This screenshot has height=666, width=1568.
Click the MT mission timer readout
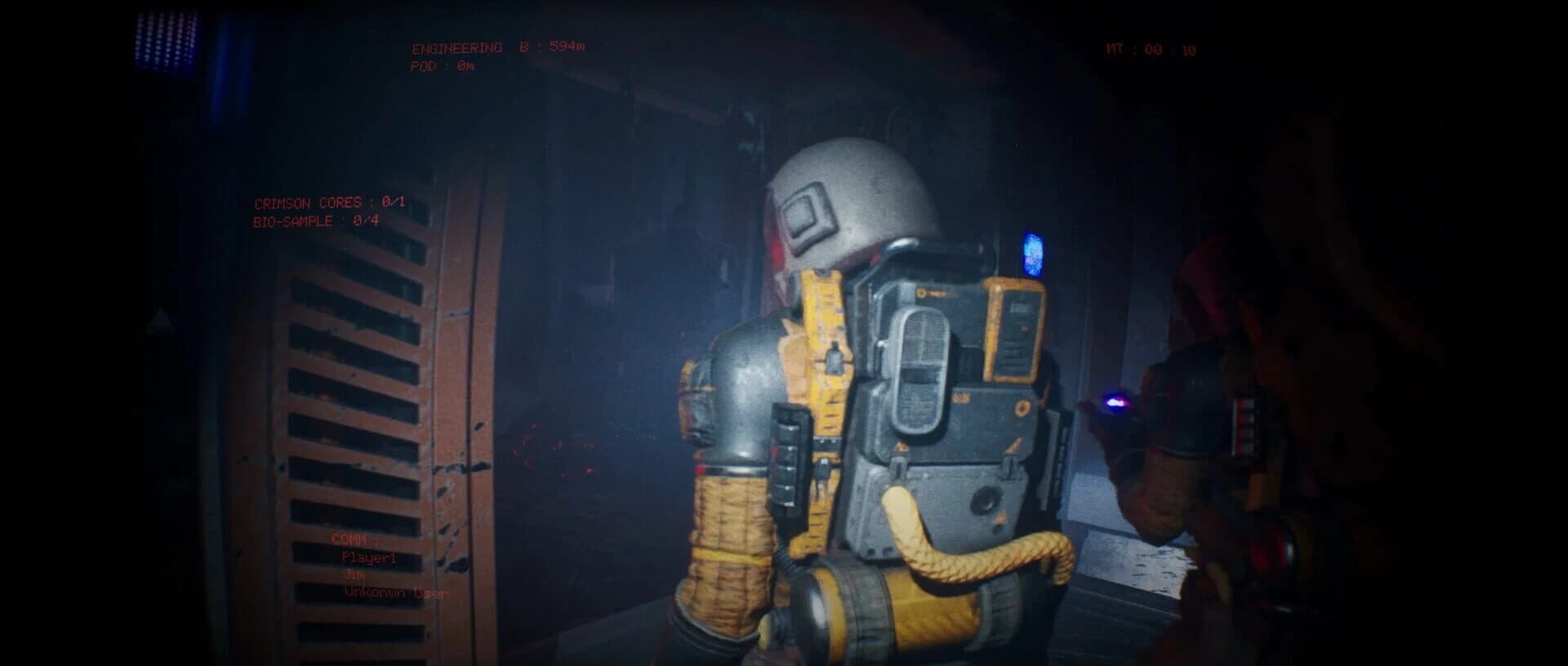(x=1151, y=47)
